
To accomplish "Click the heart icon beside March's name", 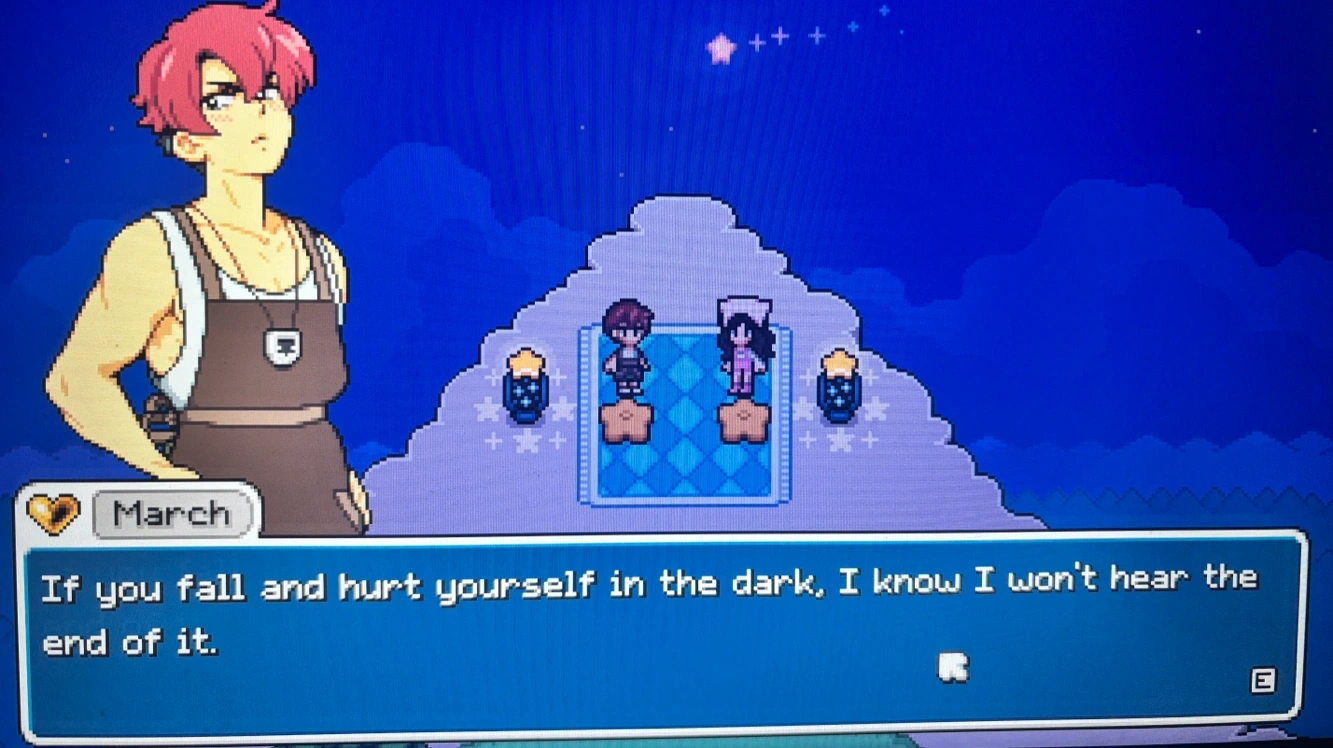I will [53, 514].
